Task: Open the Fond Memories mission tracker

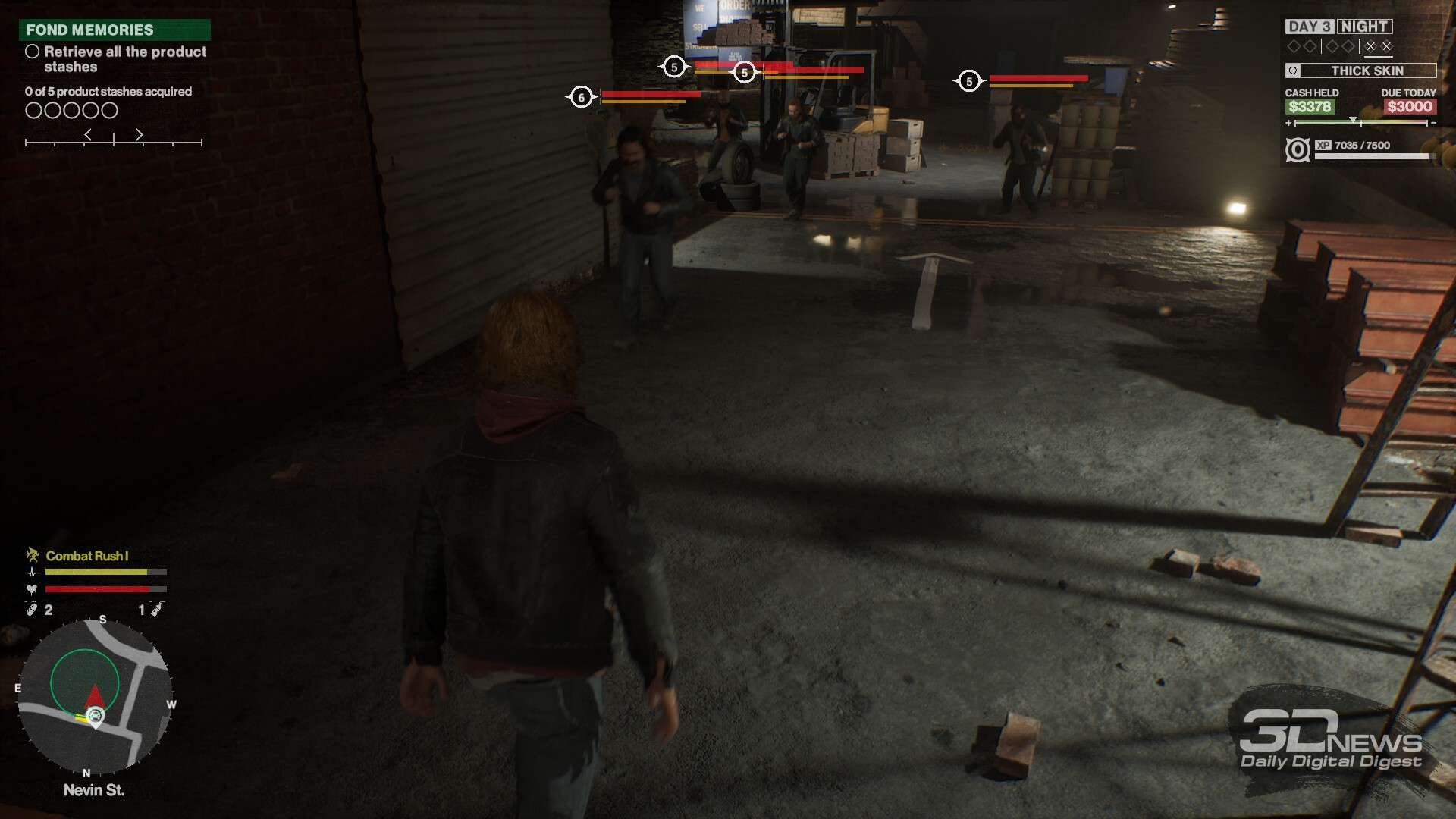Action: click(x=114, y=30)
